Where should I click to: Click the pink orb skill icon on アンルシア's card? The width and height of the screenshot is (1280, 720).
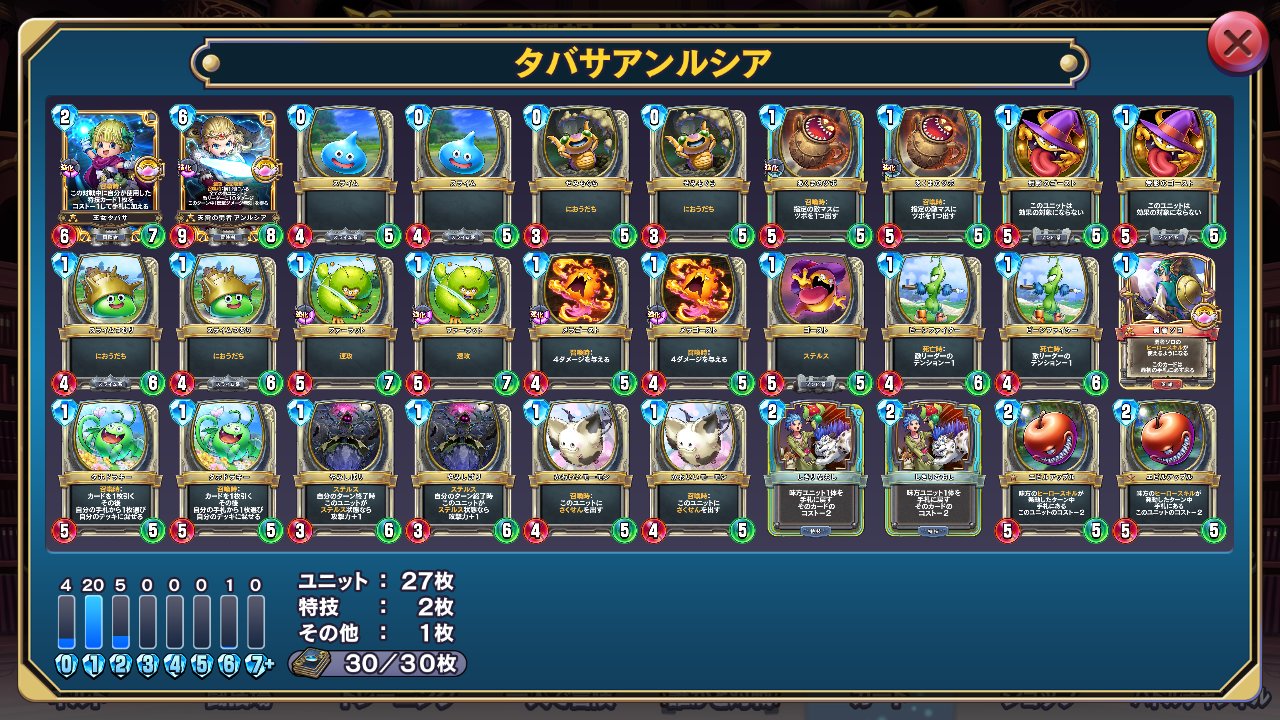pos(264,170)
